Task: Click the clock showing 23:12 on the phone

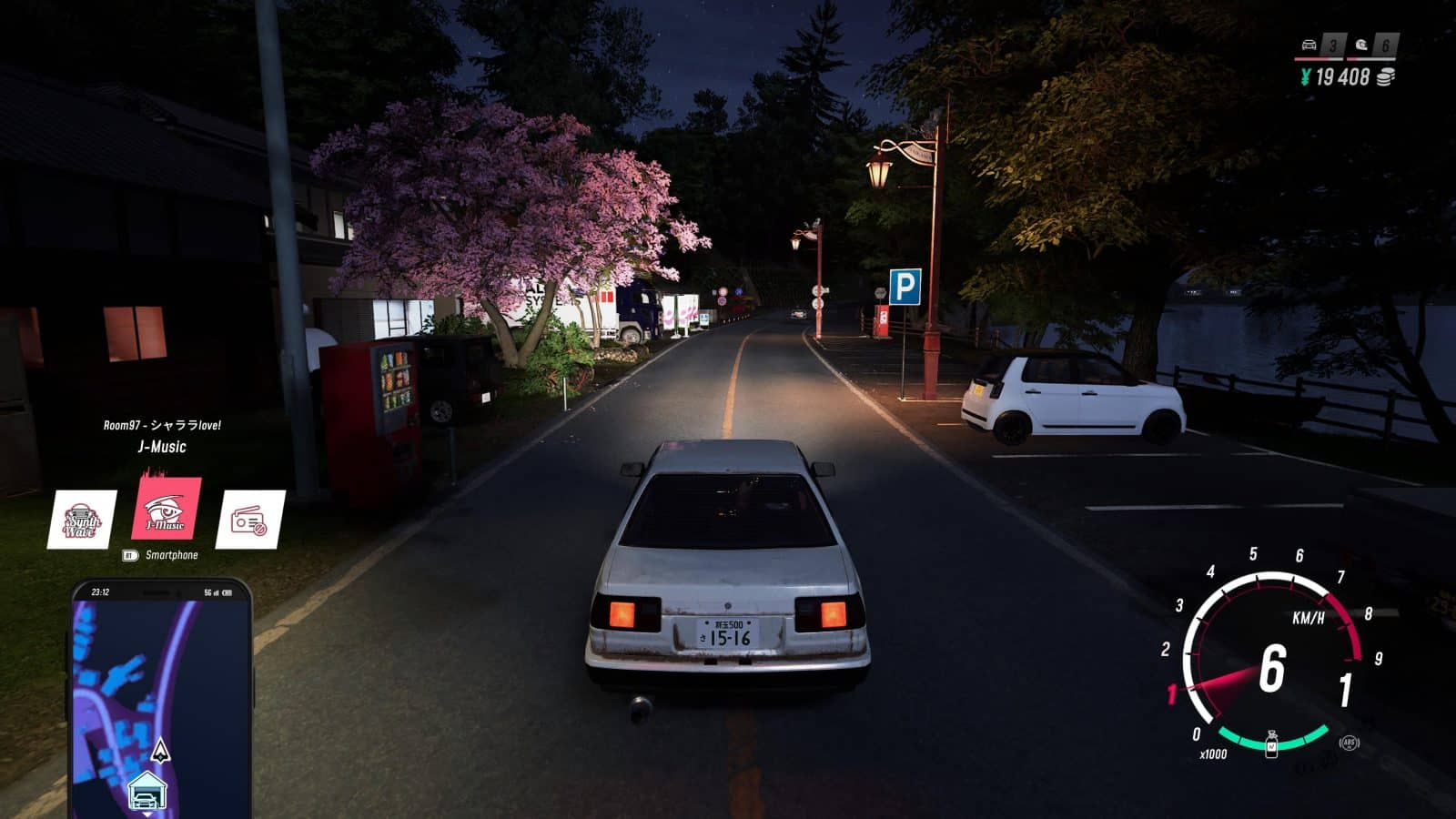Action: [102, 591]
